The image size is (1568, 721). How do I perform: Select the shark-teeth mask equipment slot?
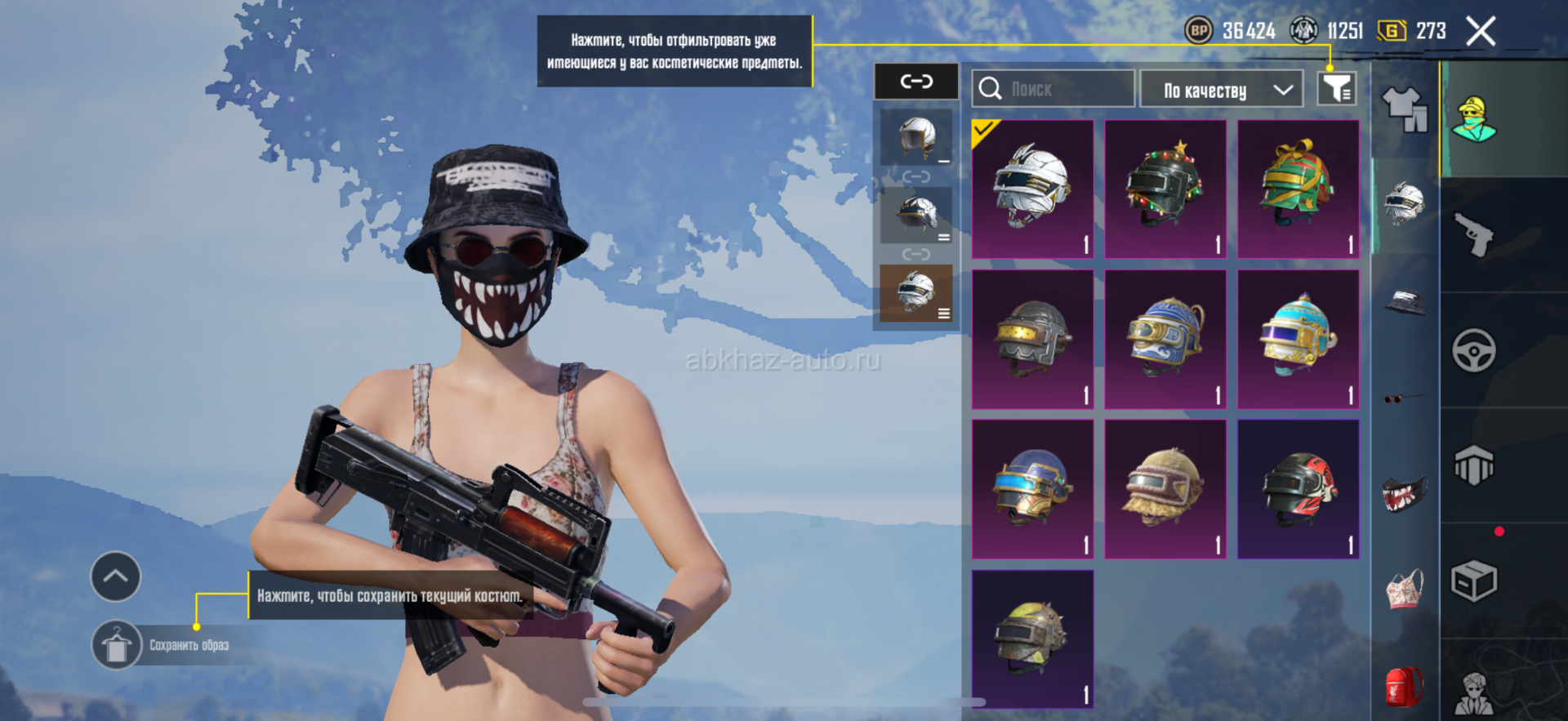click(1404, 492)
